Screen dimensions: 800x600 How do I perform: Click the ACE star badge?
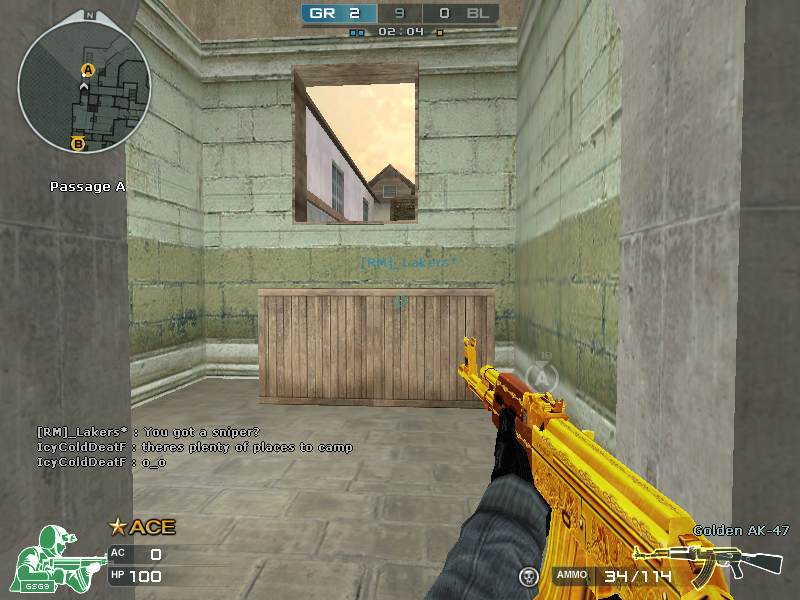pyautogui.click(x=118, y=526)
